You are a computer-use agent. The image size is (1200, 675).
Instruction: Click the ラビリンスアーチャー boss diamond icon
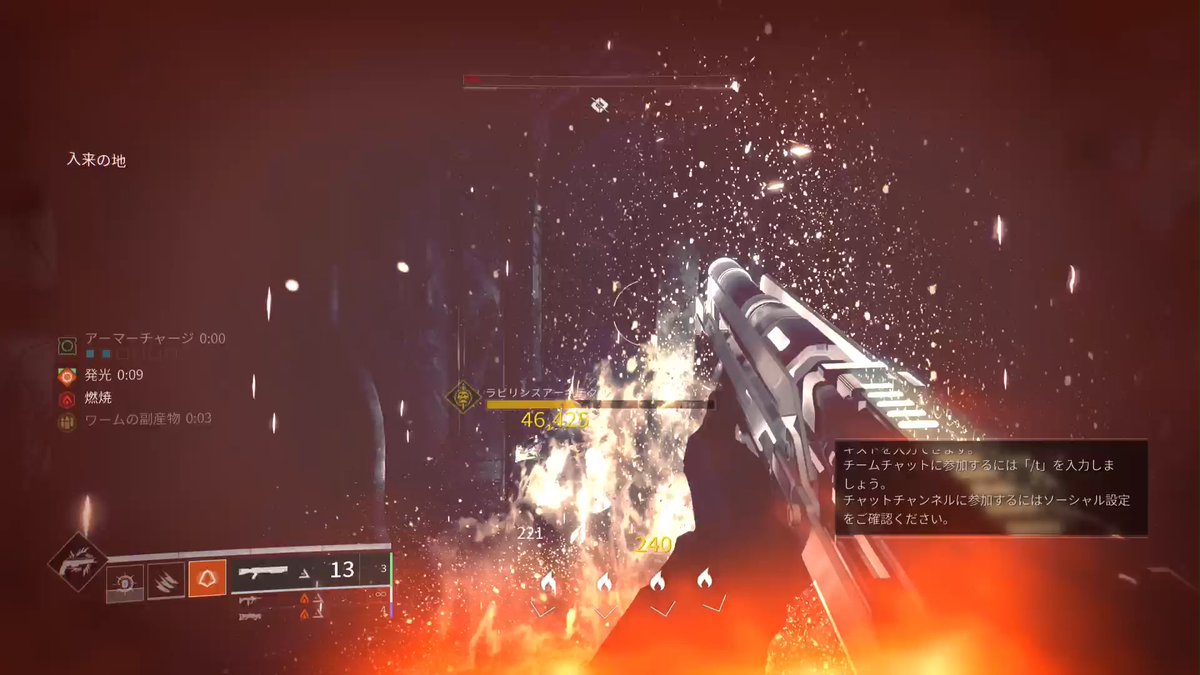pos(463,396)
